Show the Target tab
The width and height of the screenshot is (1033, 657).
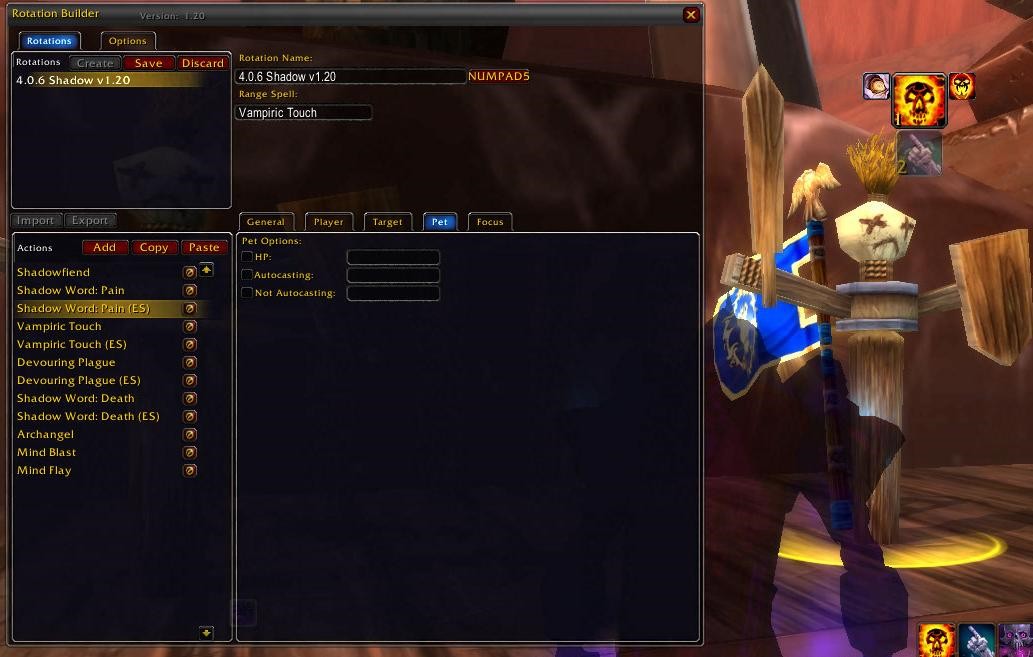387,222
